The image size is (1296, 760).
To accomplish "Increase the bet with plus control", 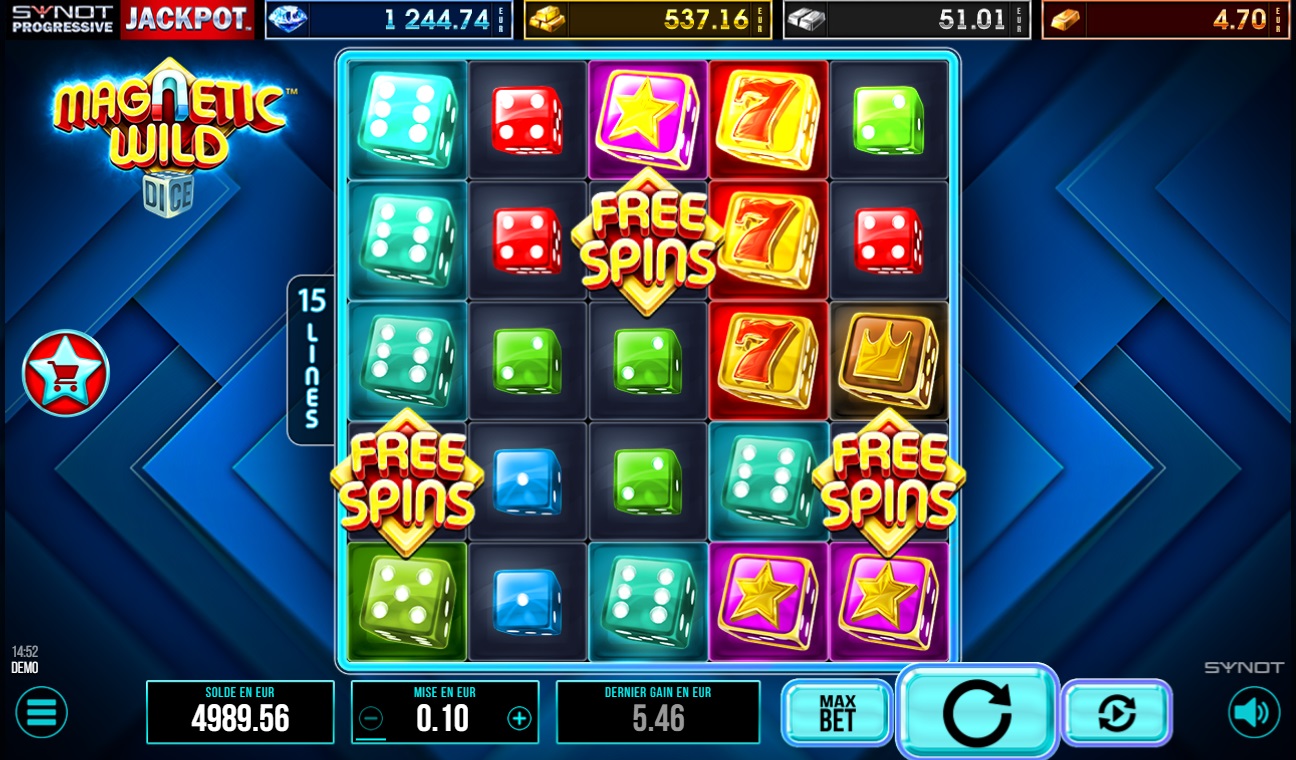I will (518, 715).
